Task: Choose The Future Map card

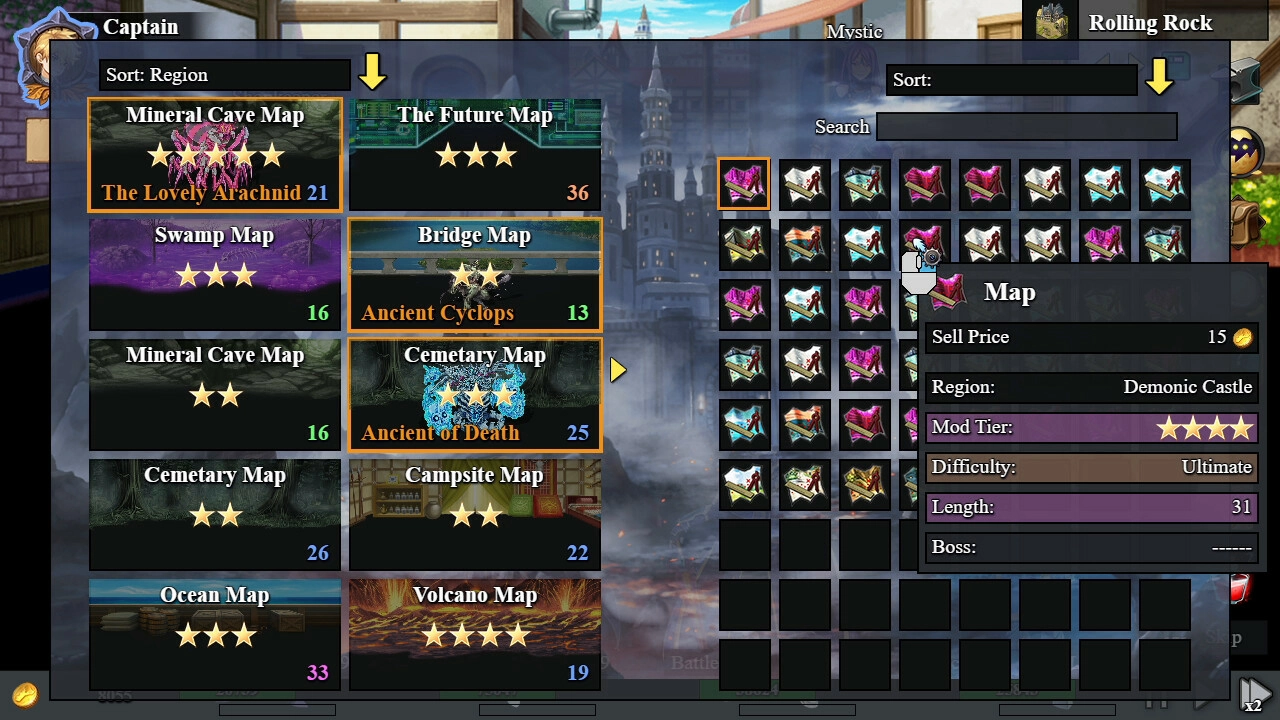Action: click(x=475, y=154)
